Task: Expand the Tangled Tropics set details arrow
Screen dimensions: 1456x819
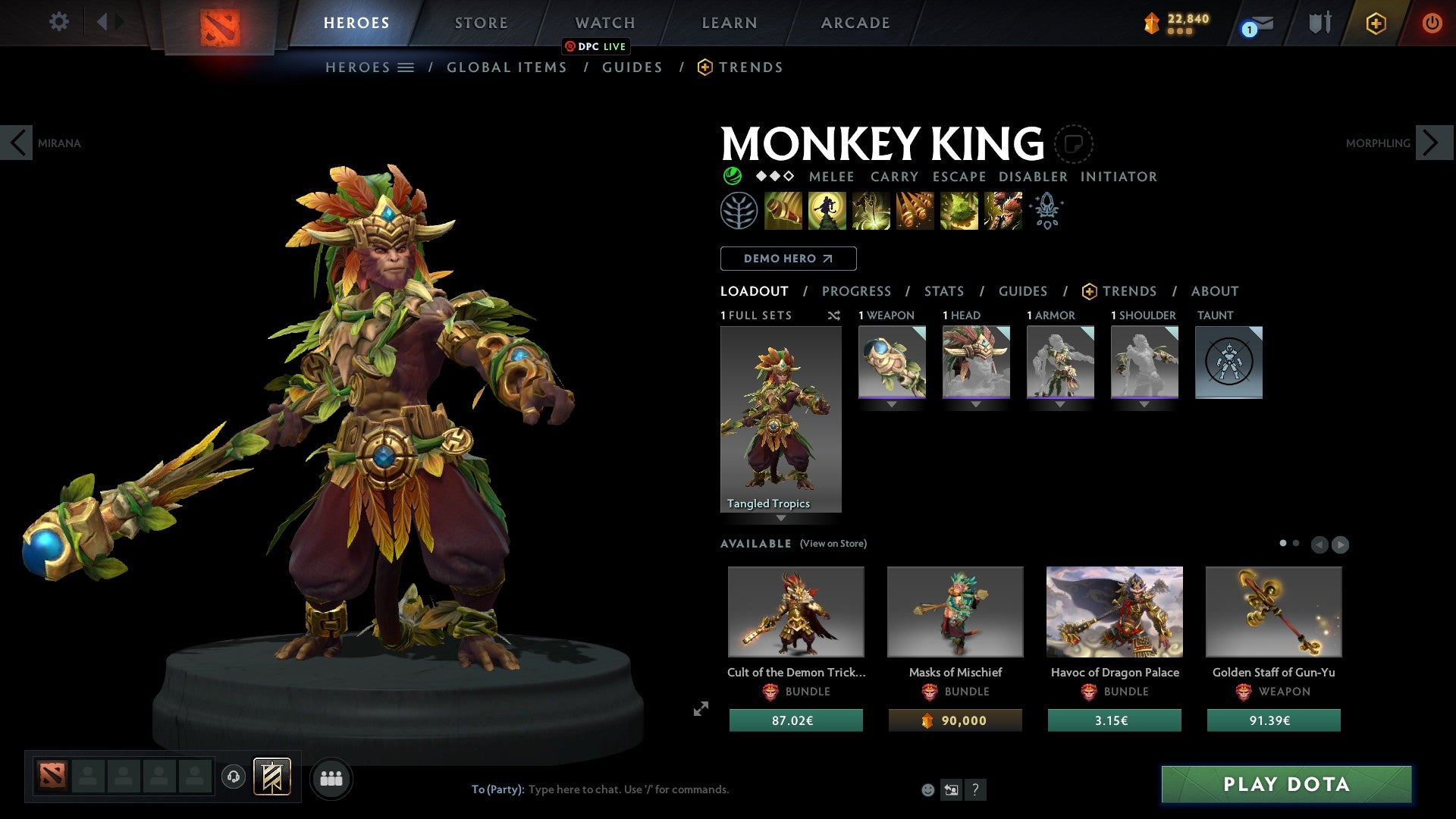Action: click(x=781, y=519)
